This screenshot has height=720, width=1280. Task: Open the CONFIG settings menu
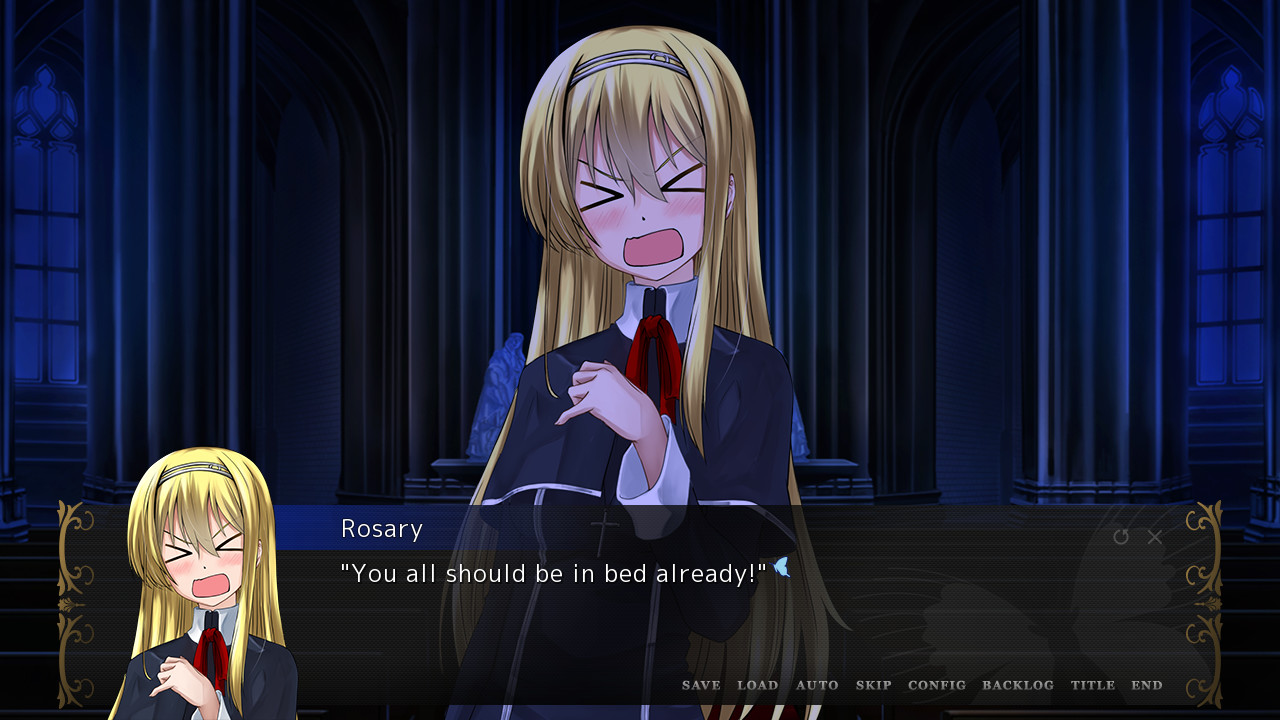[x=936, y=685]
